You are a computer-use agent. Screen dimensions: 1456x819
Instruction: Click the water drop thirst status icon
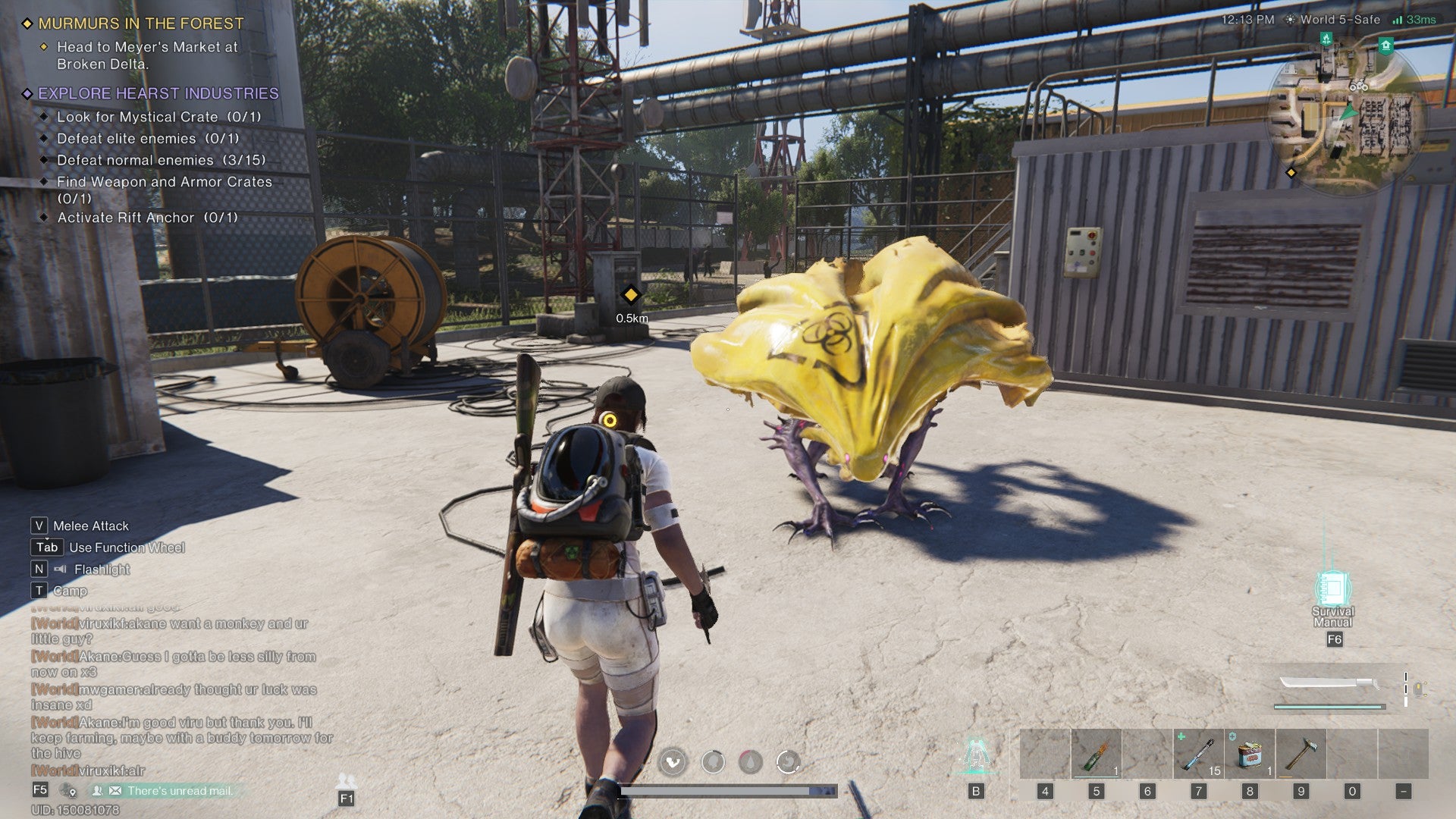pyautogui.click(x=750, y=761)
